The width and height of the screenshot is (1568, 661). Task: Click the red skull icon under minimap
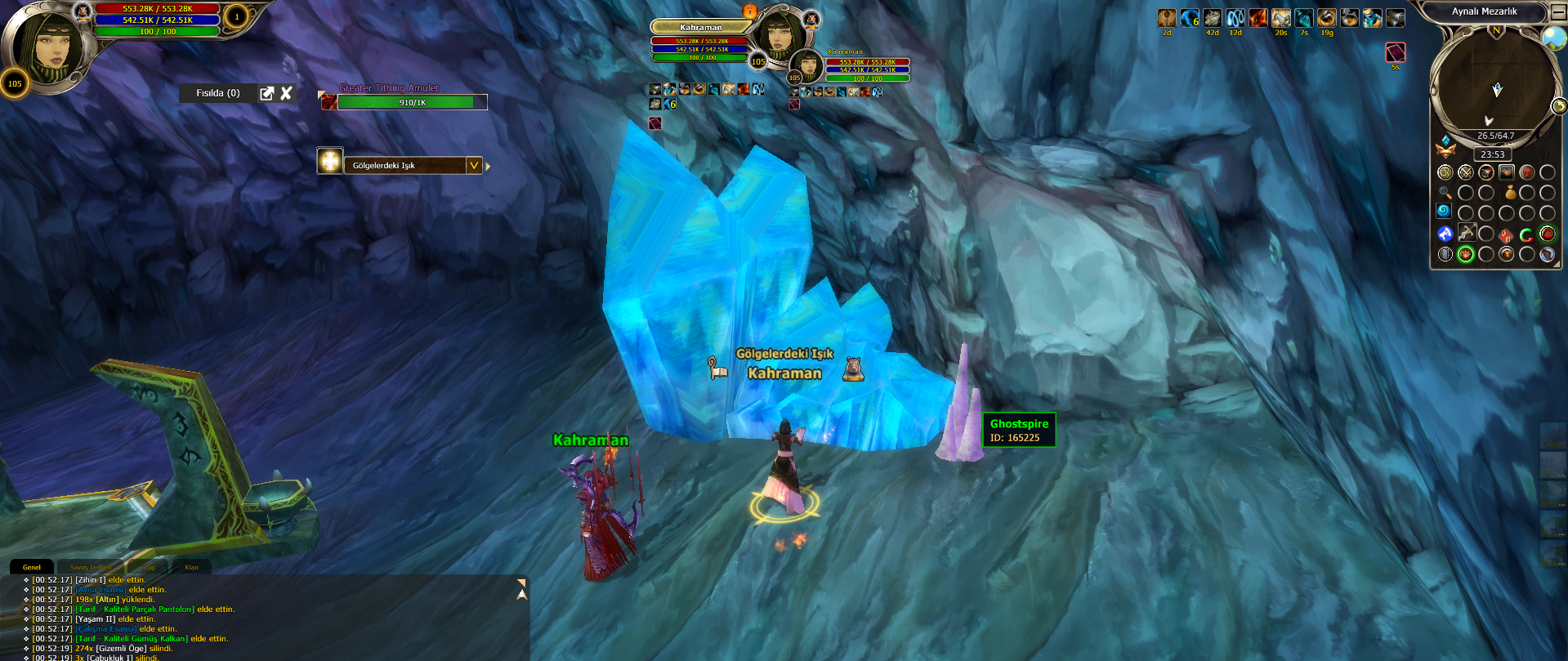(1526, 172)
